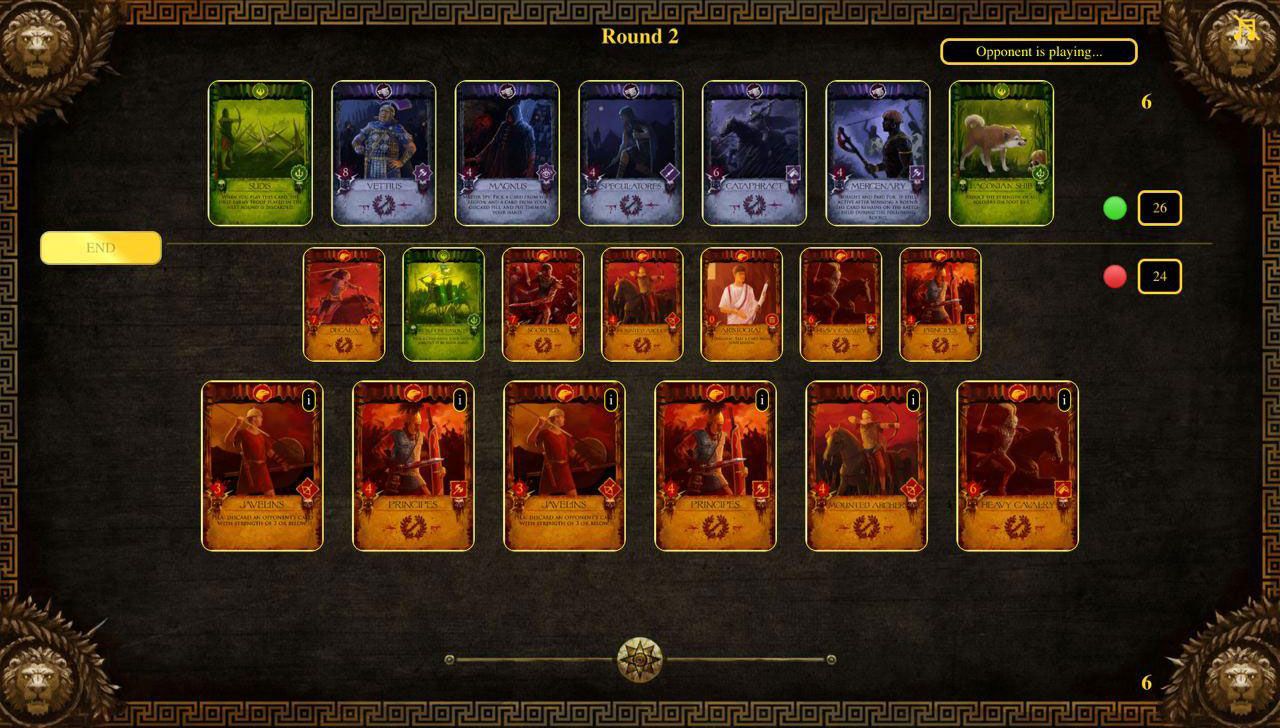The height and width of the screenshot is (728, 1280).
Task: Play the Heavy Cavalry card from your hand
Action: [x=1017, y=466]
